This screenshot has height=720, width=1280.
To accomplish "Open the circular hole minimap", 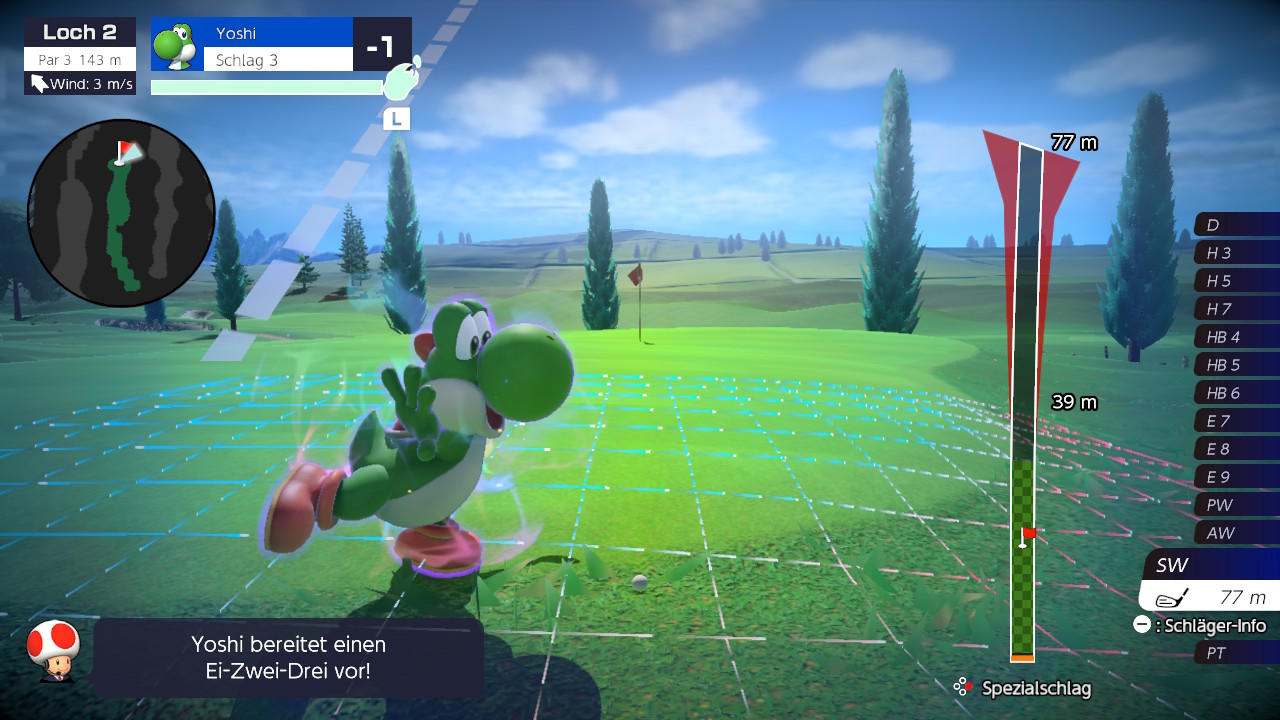I will (121, 213).
